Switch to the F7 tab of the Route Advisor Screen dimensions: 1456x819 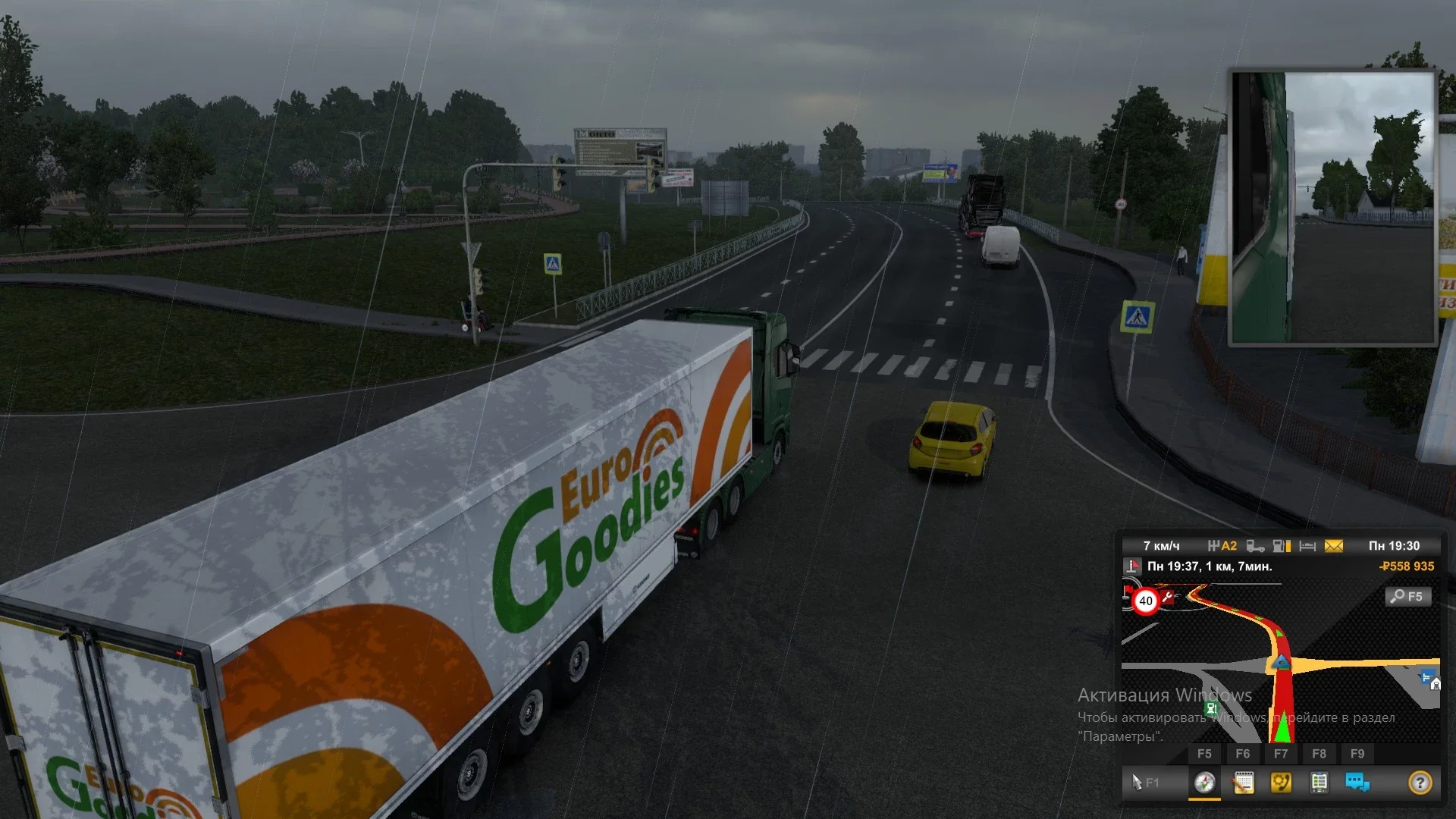(x=1280, y=753)
